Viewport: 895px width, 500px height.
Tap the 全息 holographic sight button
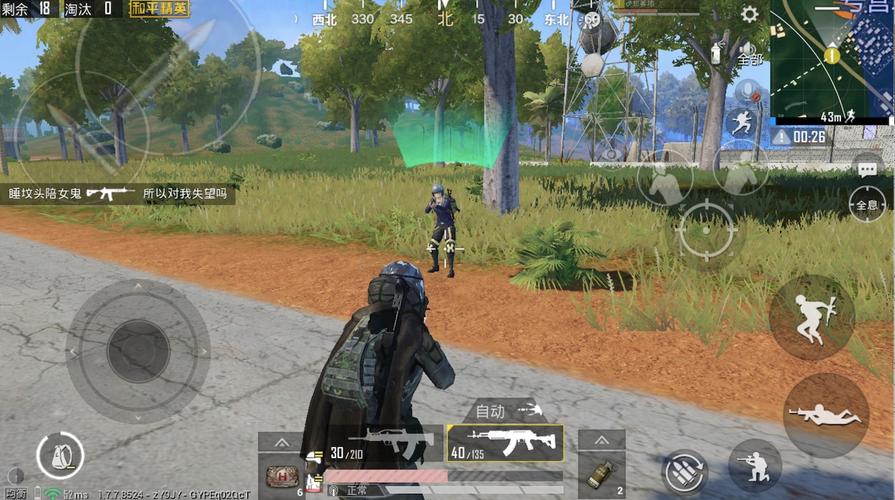coord(866,203)
